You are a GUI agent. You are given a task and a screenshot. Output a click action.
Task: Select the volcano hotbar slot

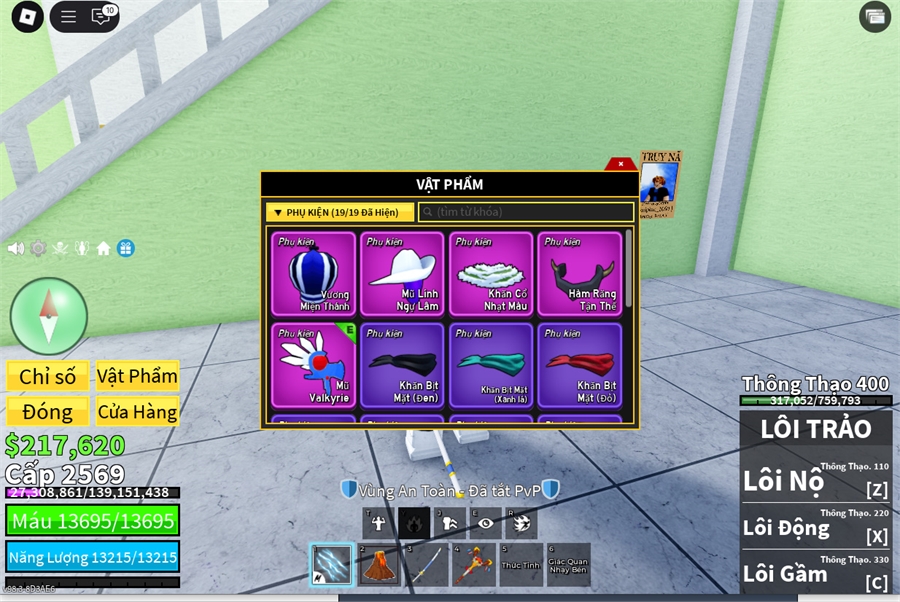378,565
